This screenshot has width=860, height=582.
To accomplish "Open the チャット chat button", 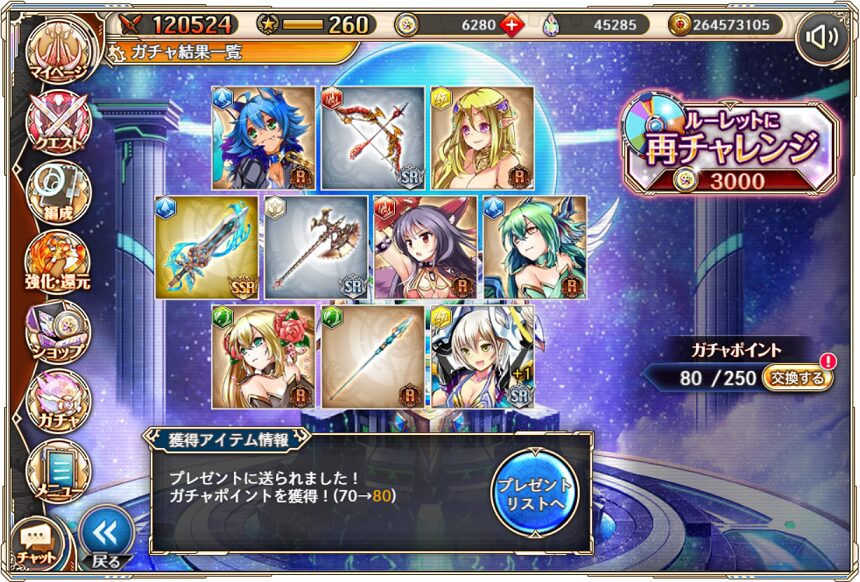I will point(36,541).
